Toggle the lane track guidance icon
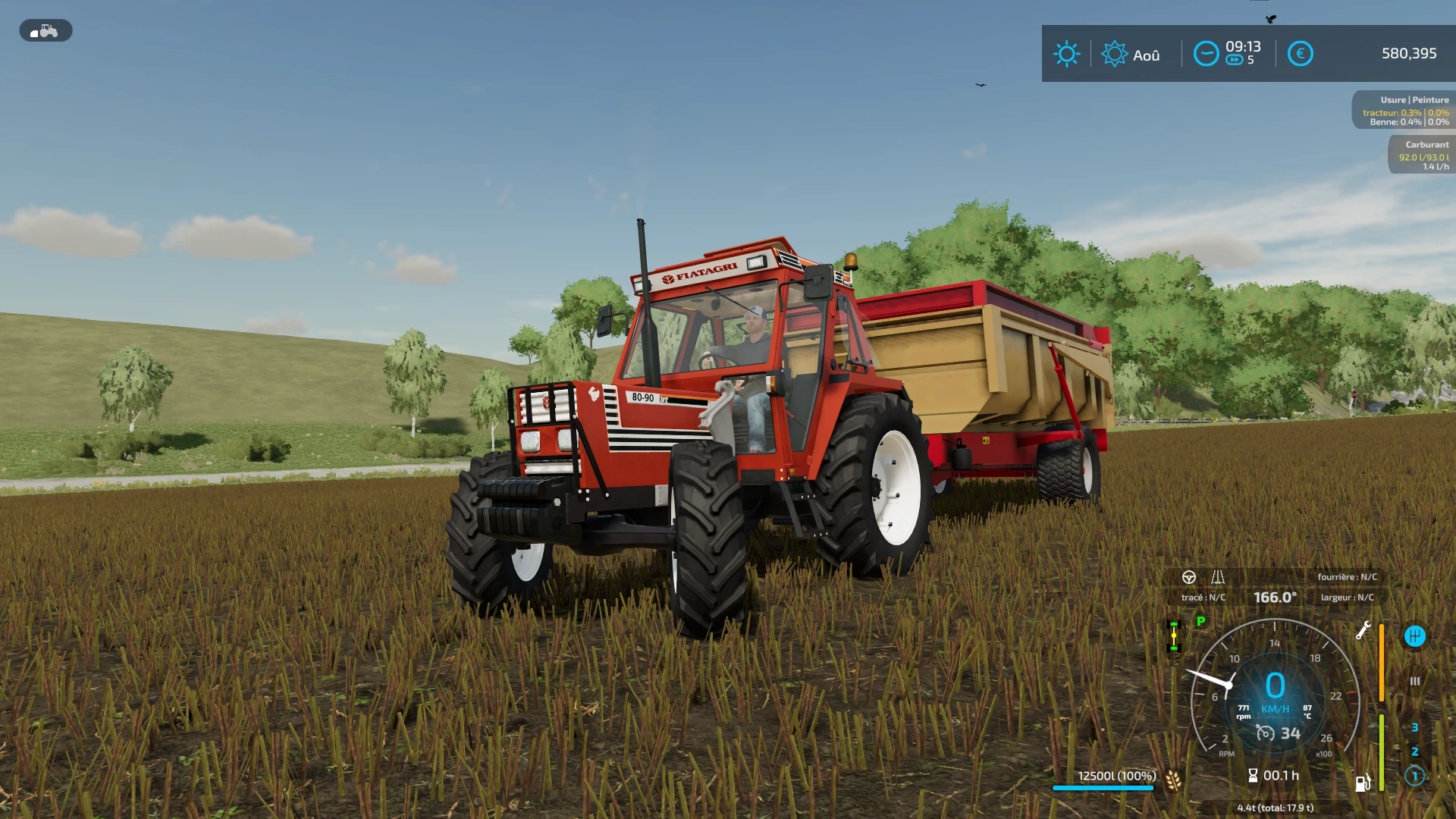The width and height of the screenshot is (1456, 819). point(1218,577)
